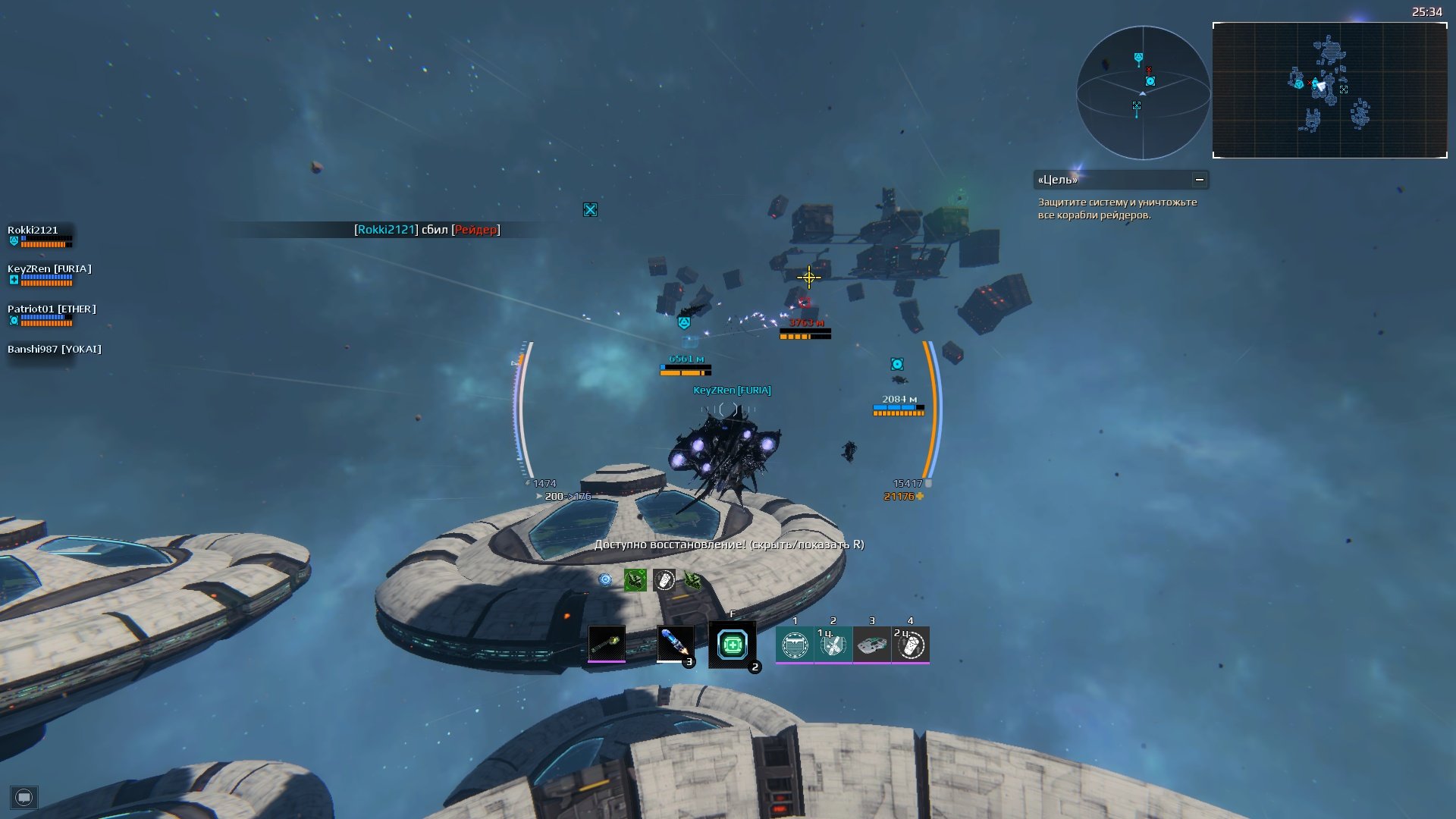The width and height of the screenshot is (1456, 819).
Task: Activate the canister module in slot 4
Action: pyautogui.click(x=911, y=645)
